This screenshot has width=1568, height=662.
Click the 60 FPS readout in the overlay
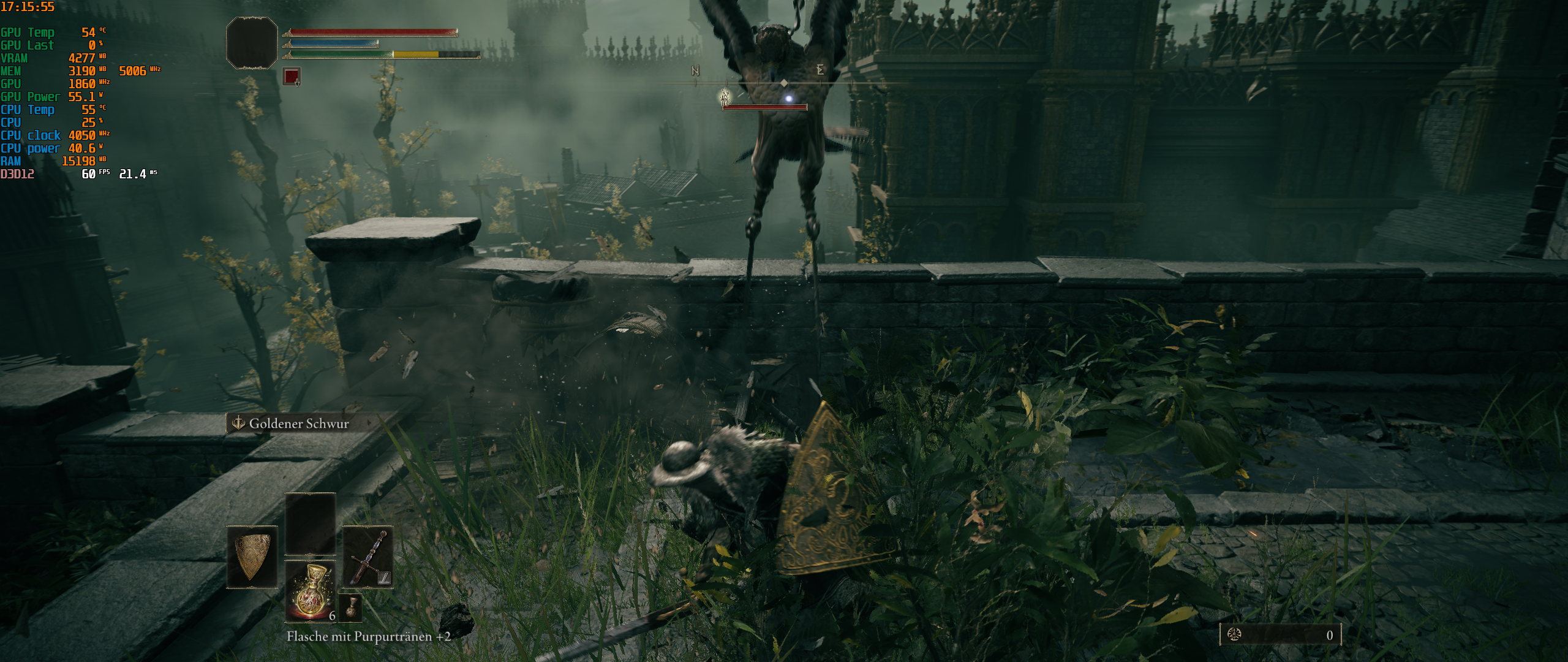[x=89, y=174]
